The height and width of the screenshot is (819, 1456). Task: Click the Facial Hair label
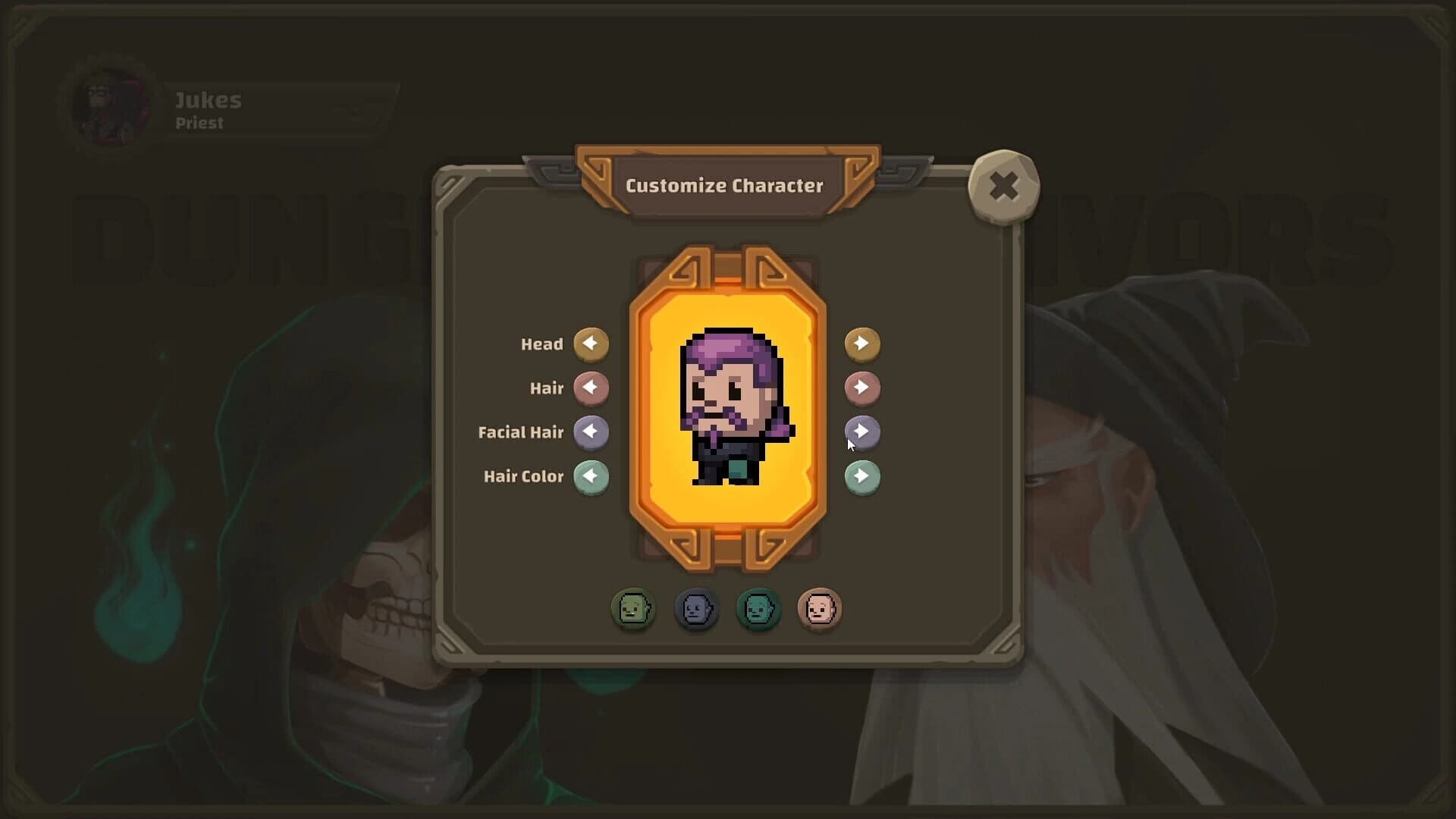click(522, 432)
